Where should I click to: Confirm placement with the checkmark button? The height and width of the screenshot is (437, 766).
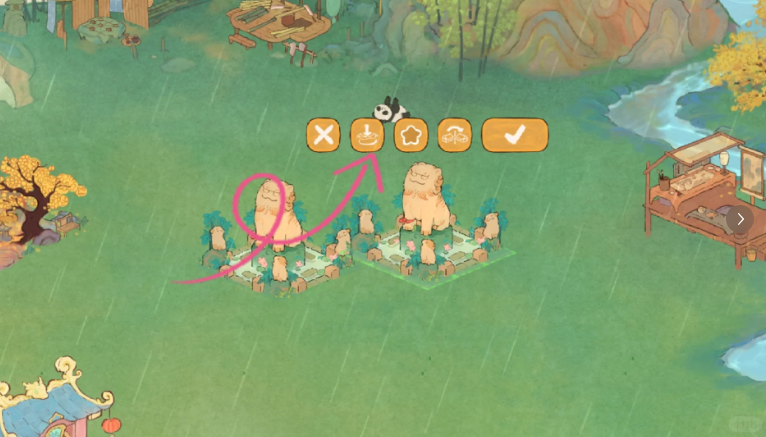tap(515, 135)
